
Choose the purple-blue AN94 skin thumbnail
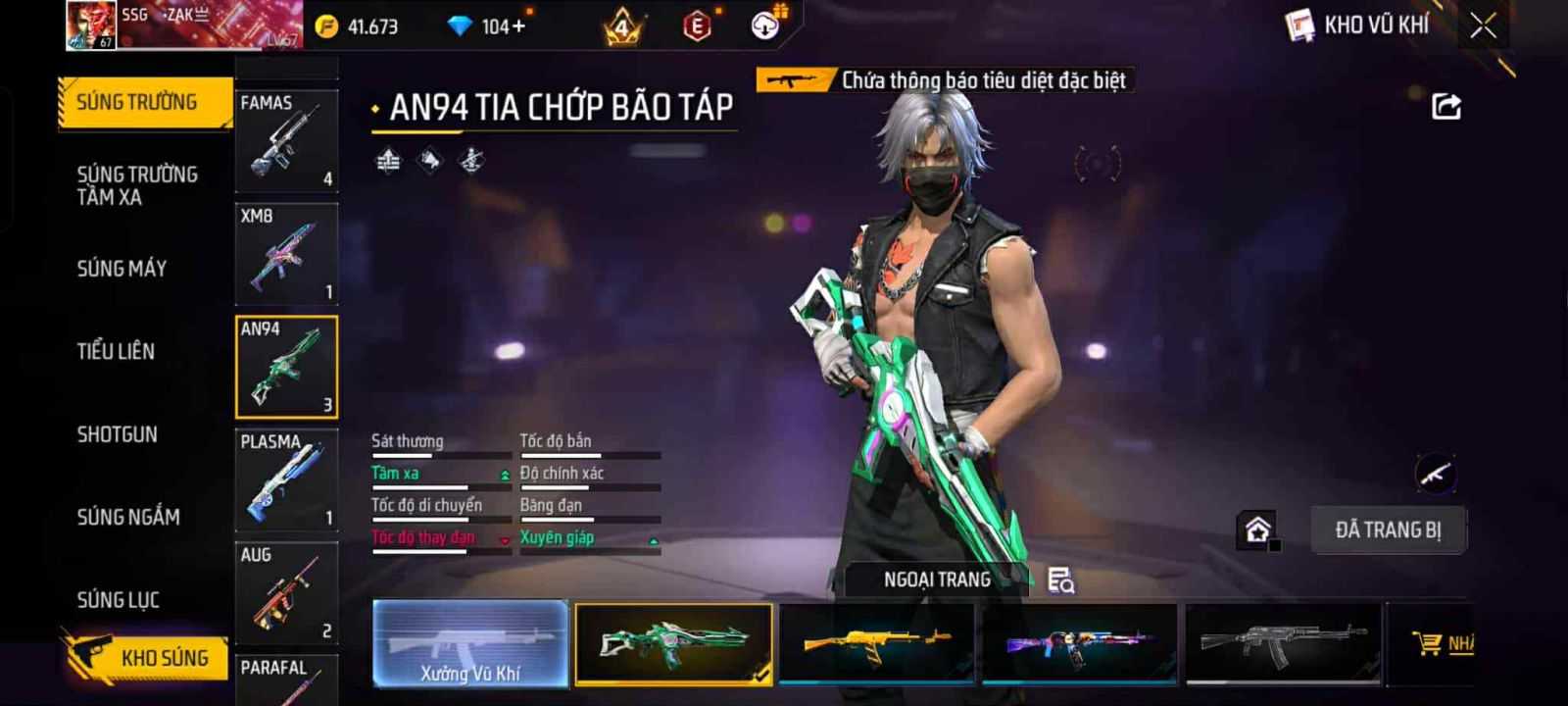[1079, 643]
